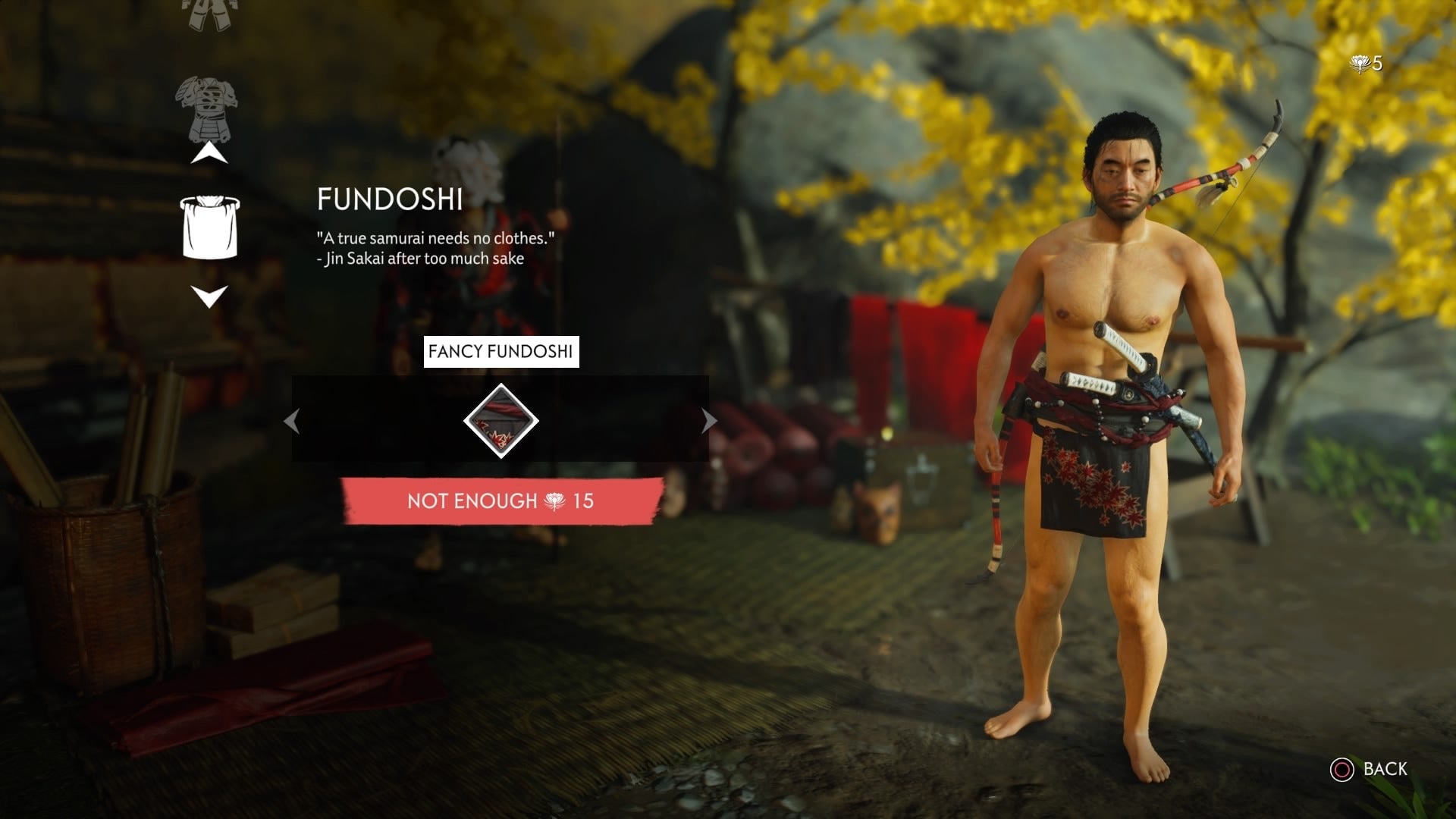Click the FANCY FUNDOSHI name label
The image size is (1456, 819).
[x=502, y=351]
